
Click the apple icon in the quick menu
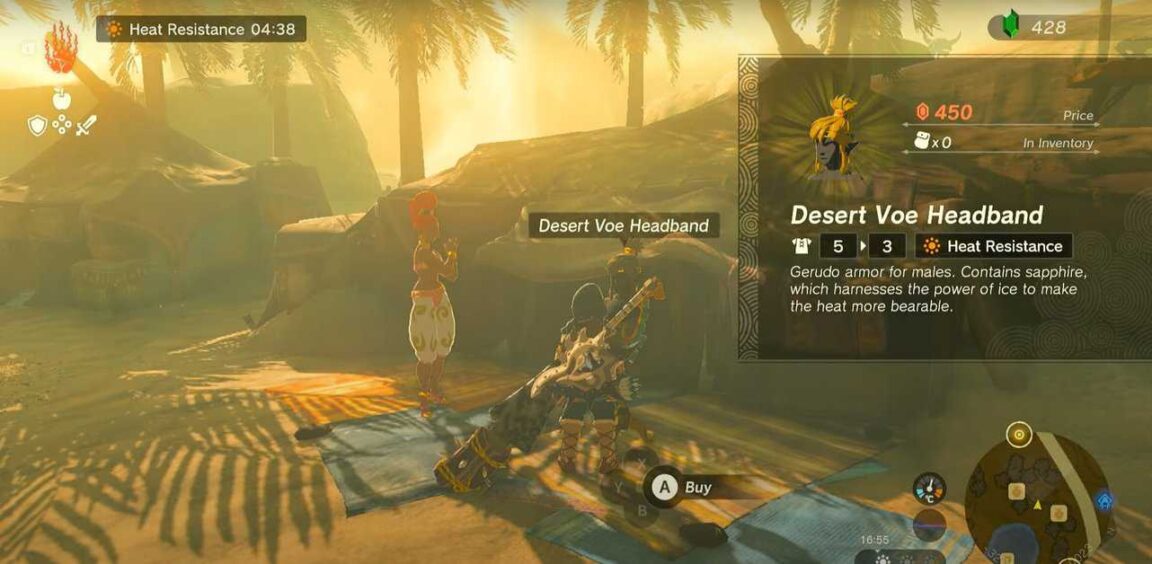coord(61,97)
